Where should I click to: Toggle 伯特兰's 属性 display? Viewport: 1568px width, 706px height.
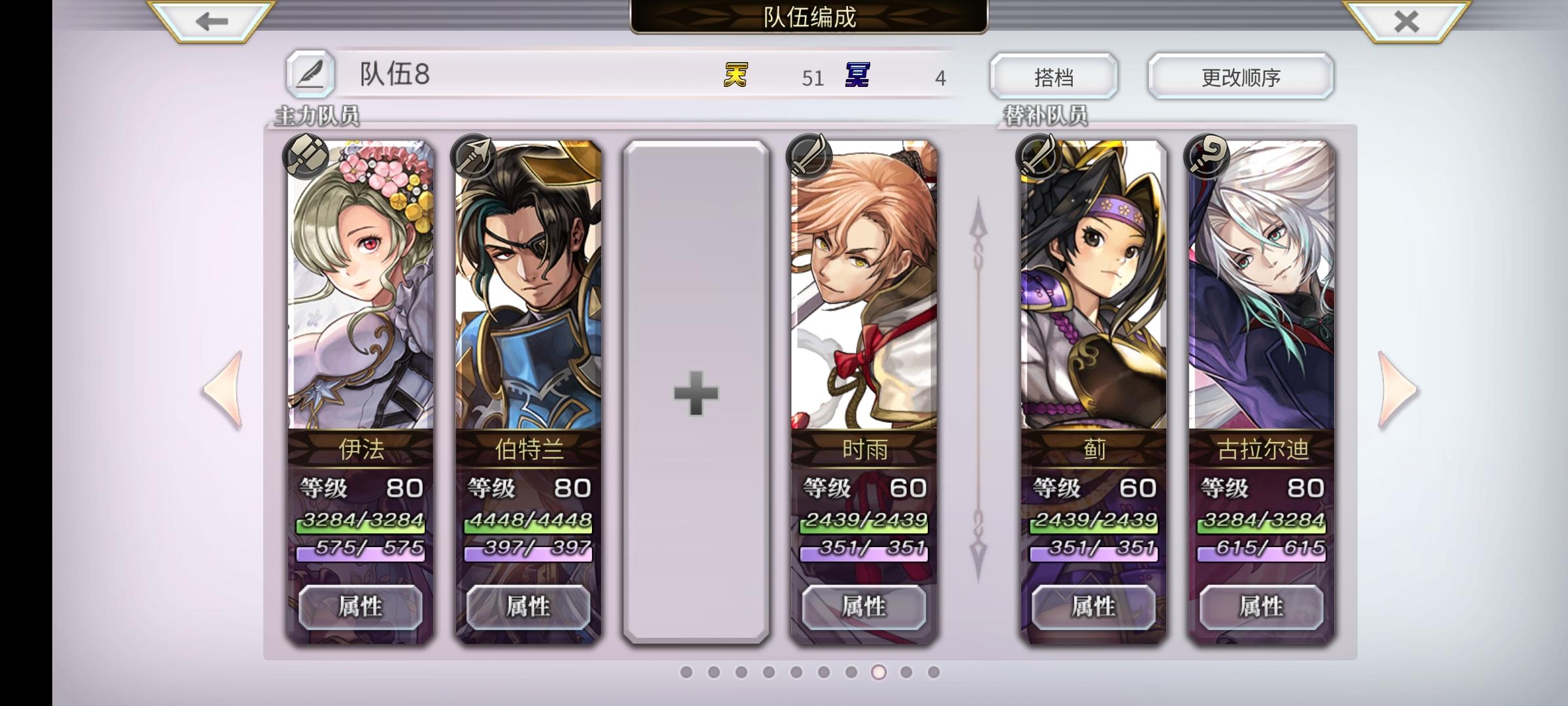click(x=528, y=606)
